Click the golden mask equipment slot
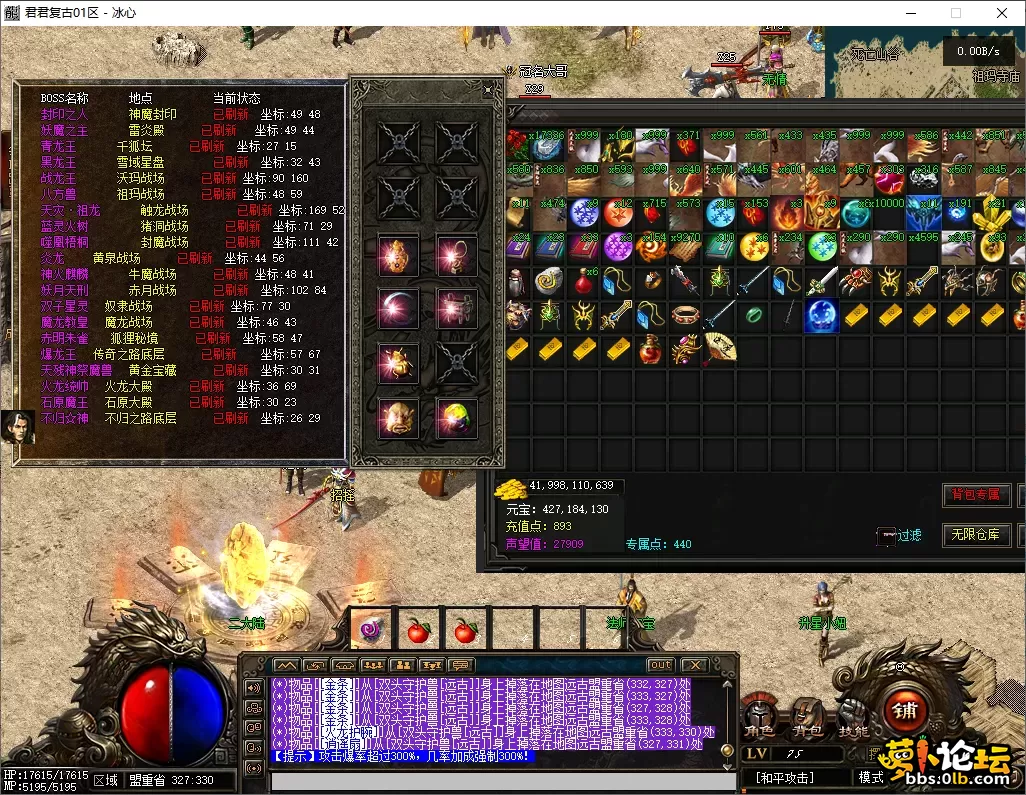Screen dimensions: 1026x795 tap(398, 415)
